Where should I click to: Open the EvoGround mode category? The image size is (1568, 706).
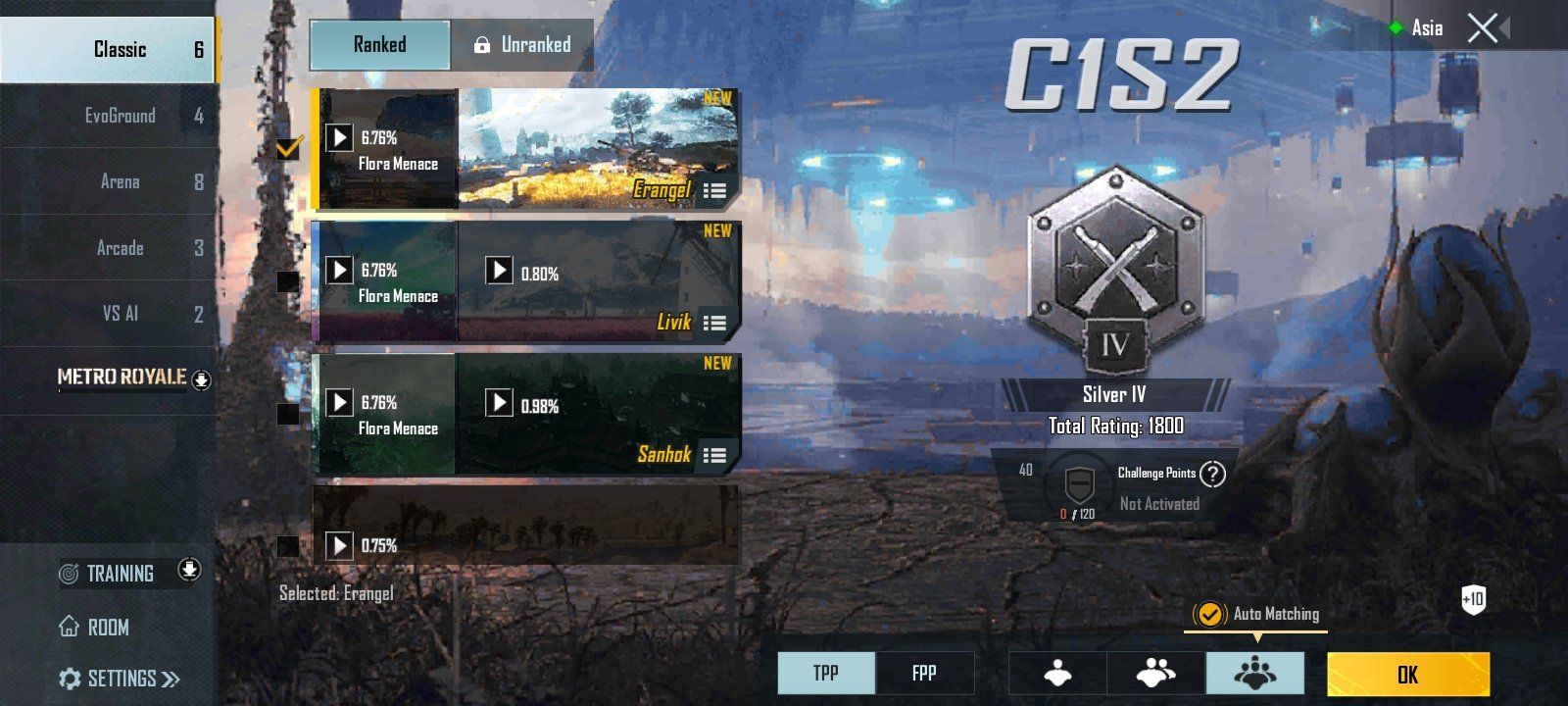pos(120,116)
